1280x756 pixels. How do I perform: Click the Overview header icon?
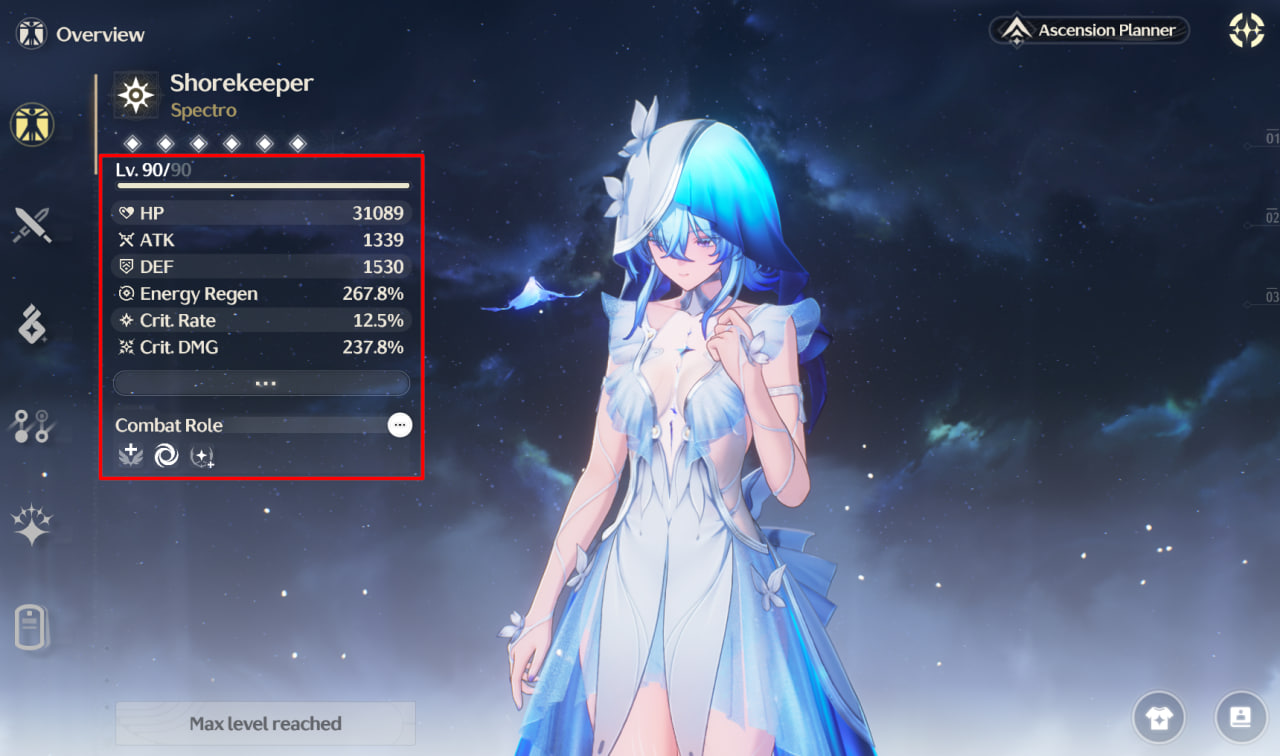click(x=32, y=33)
